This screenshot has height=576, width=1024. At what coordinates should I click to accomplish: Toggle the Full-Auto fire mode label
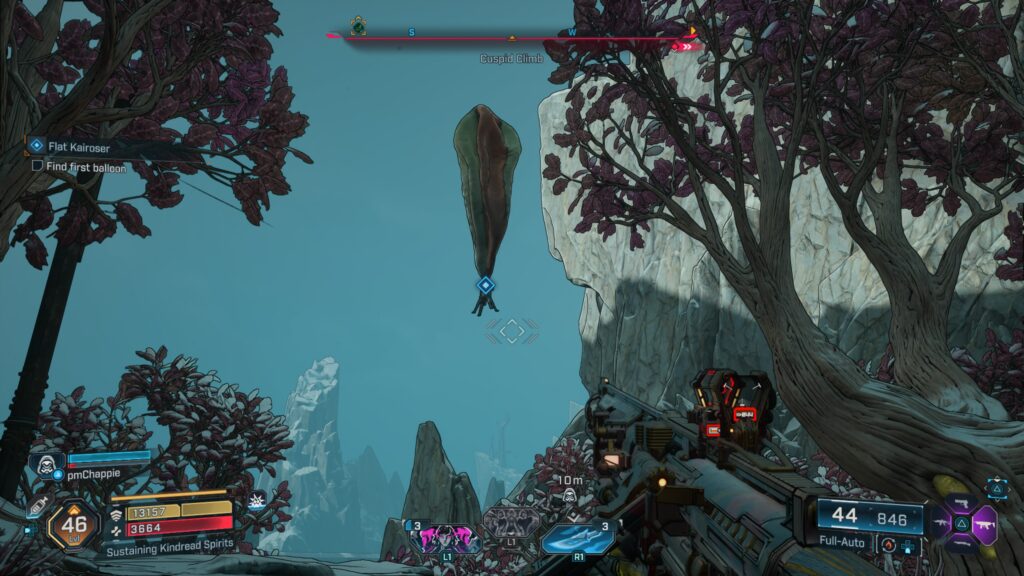841,543
